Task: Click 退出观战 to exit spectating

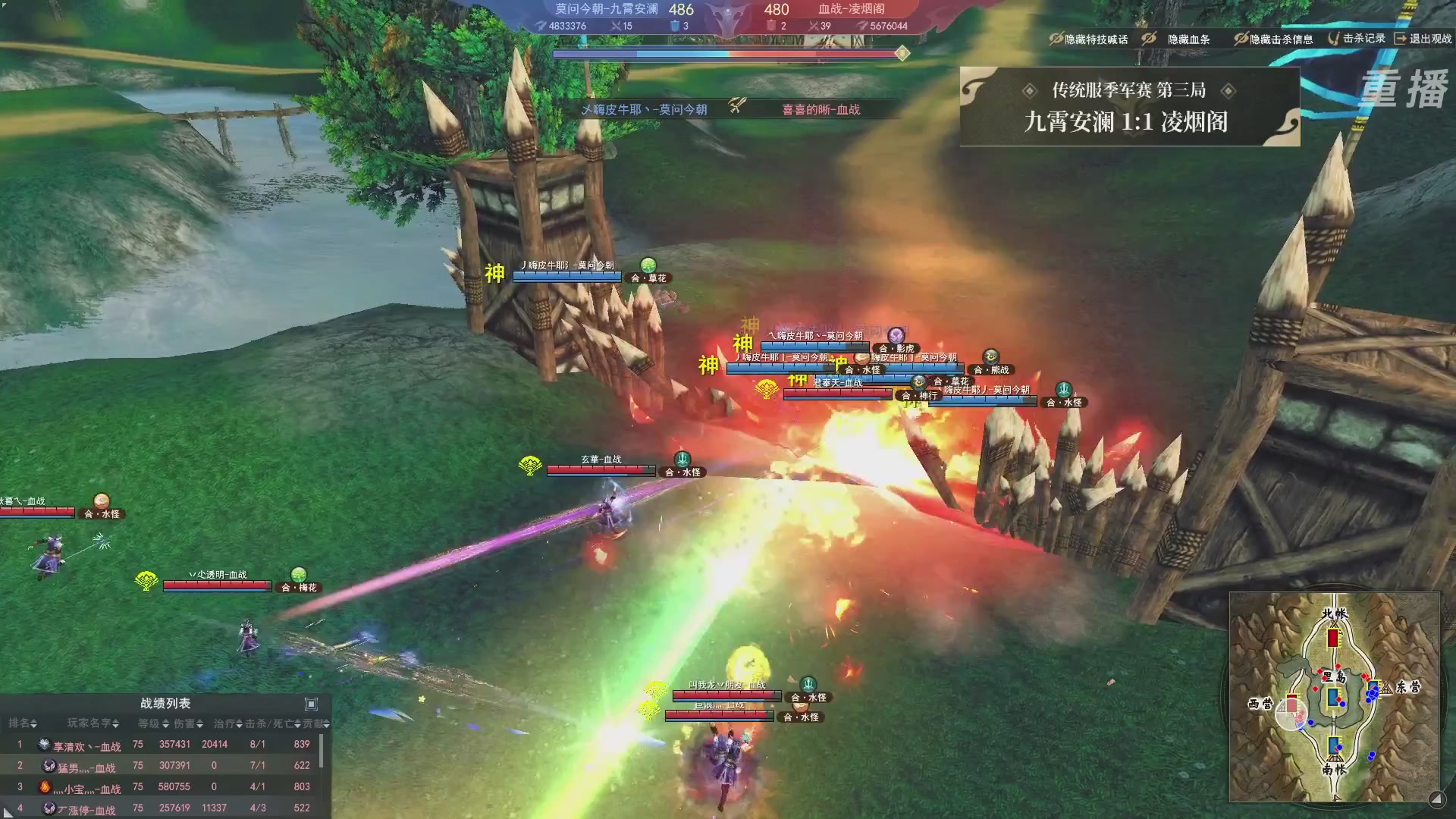Action: point(1429,40)
